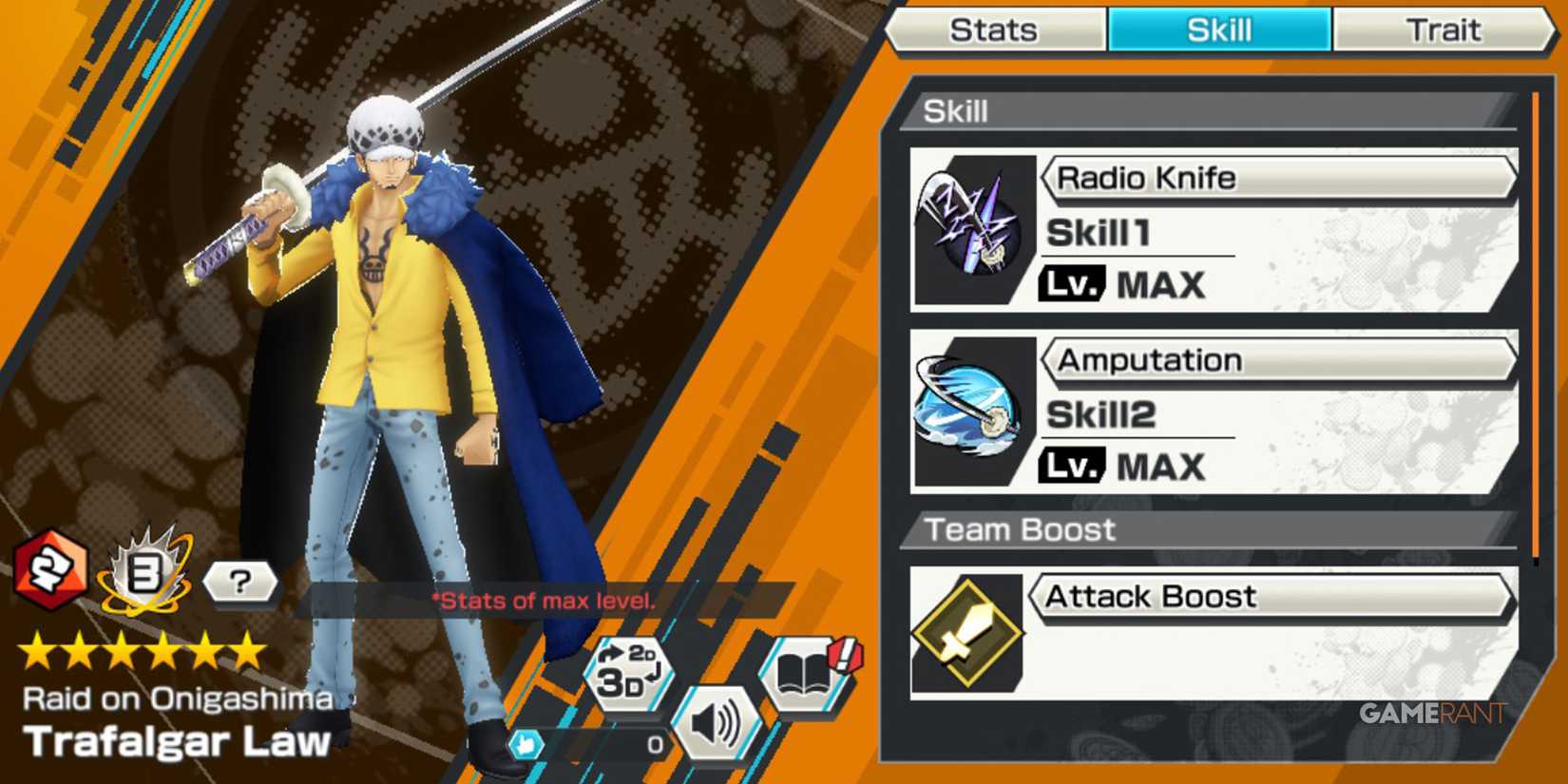Toggle the unknown '?' info badge
Screen dimensions: 1568x784
[x=240, y=582]
